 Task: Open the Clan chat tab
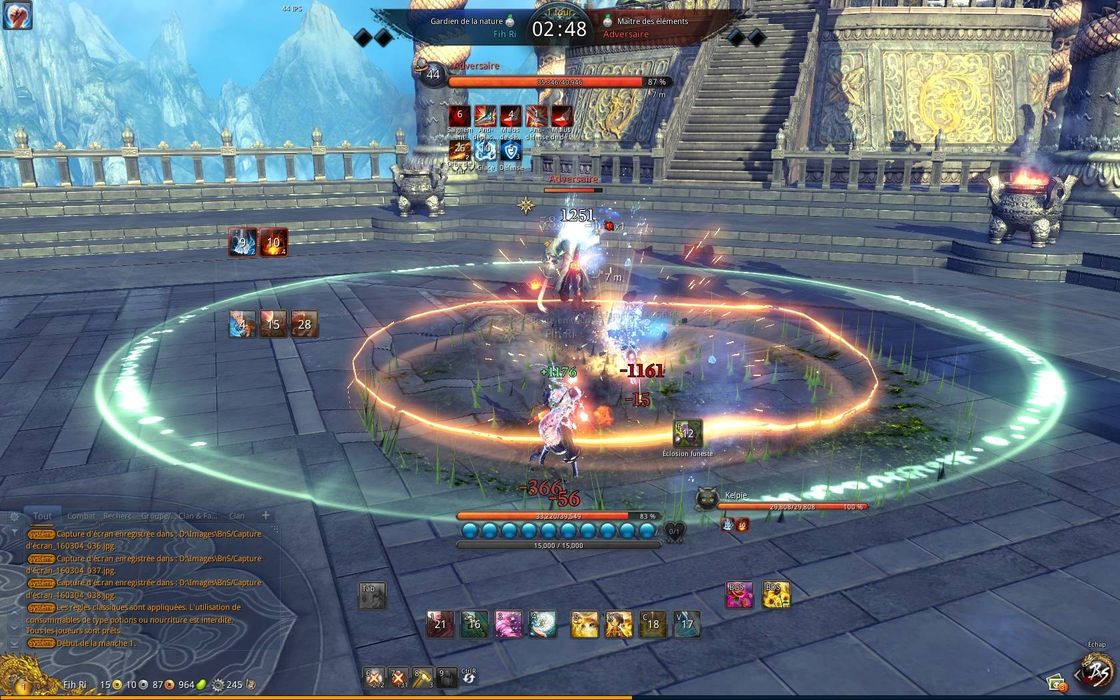click(237, 516)
